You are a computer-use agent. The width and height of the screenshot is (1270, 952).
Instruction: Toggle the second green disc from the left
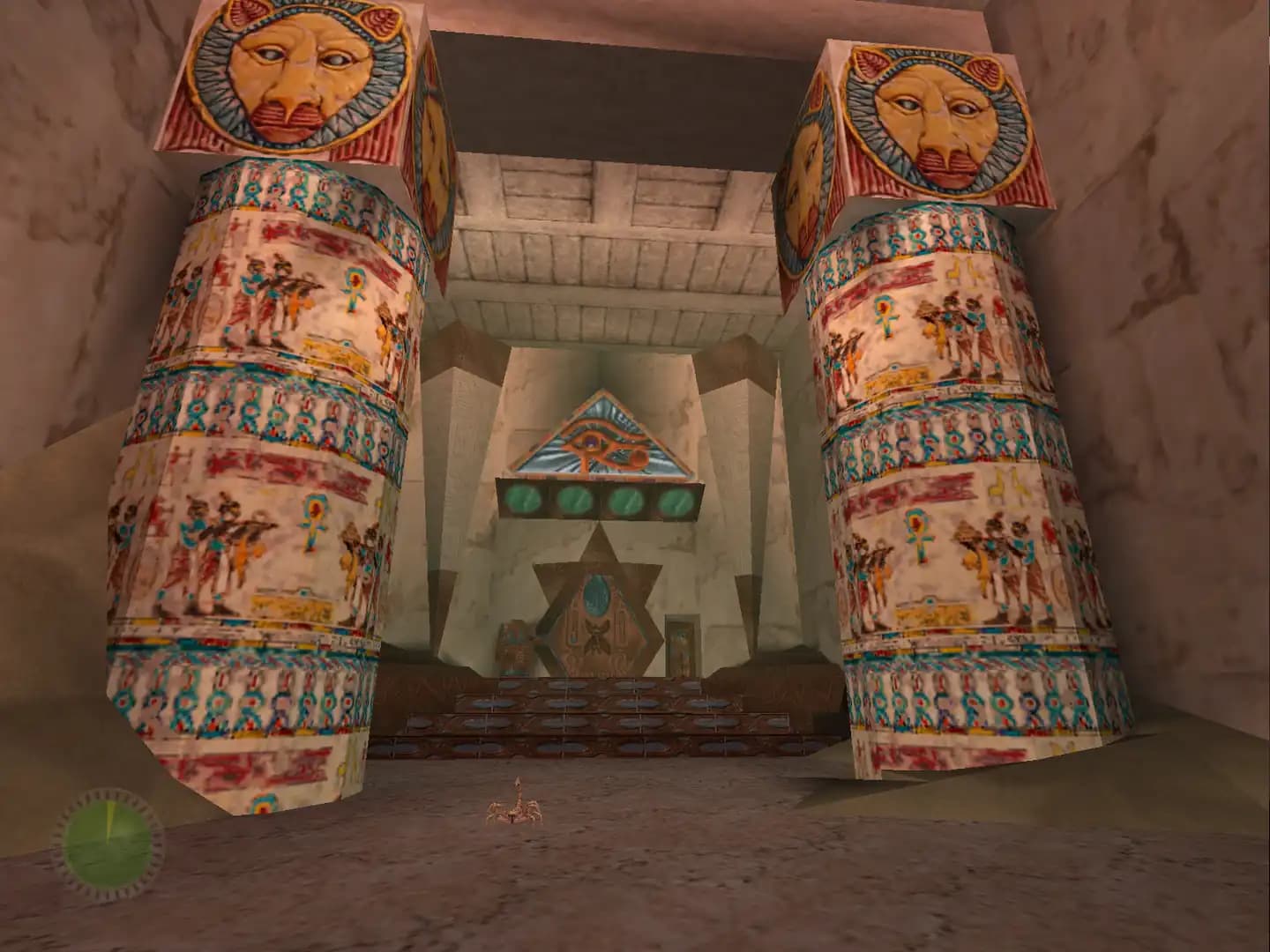point(573,499)
